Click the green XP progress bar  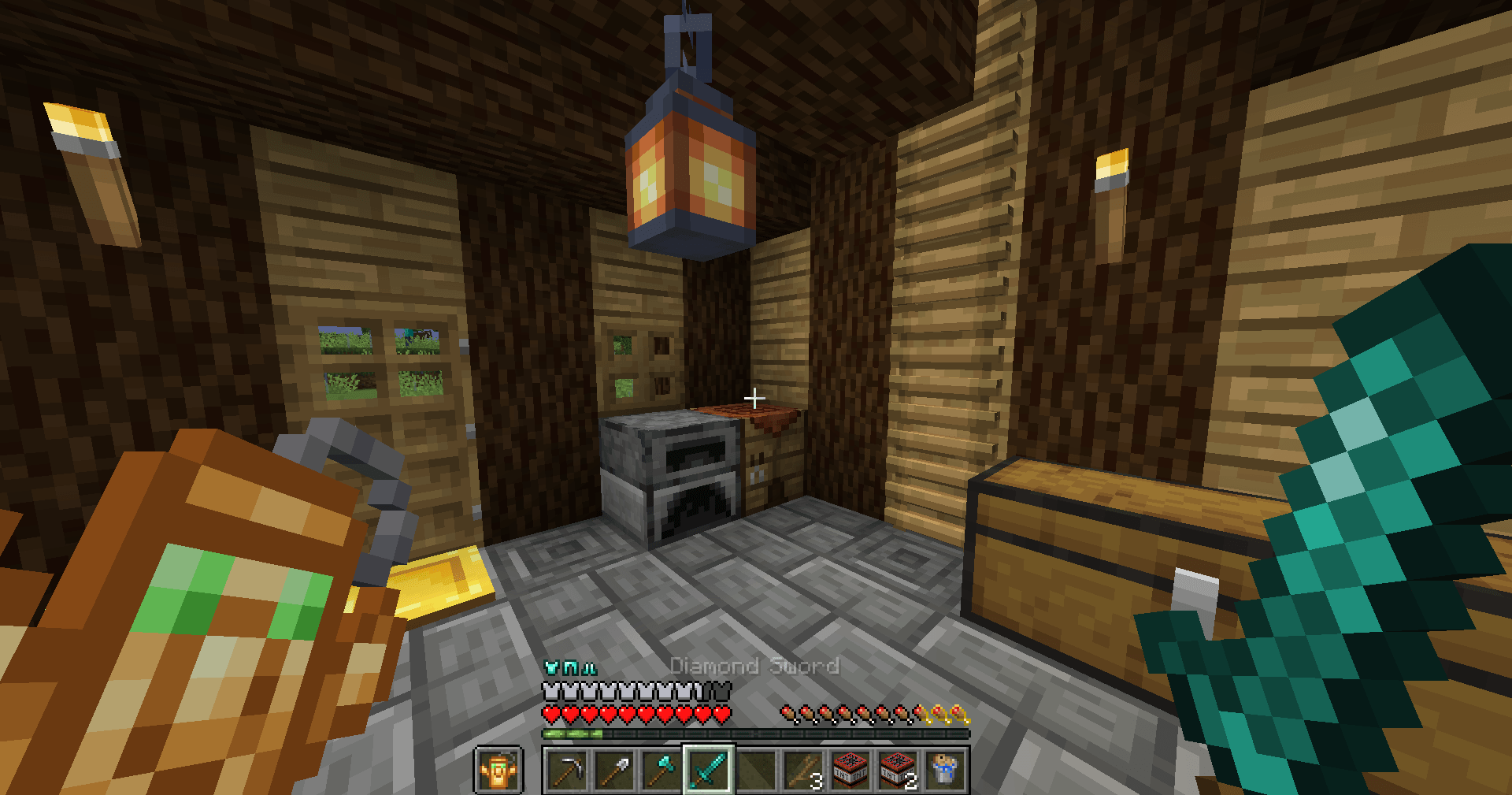coord(573,733)
